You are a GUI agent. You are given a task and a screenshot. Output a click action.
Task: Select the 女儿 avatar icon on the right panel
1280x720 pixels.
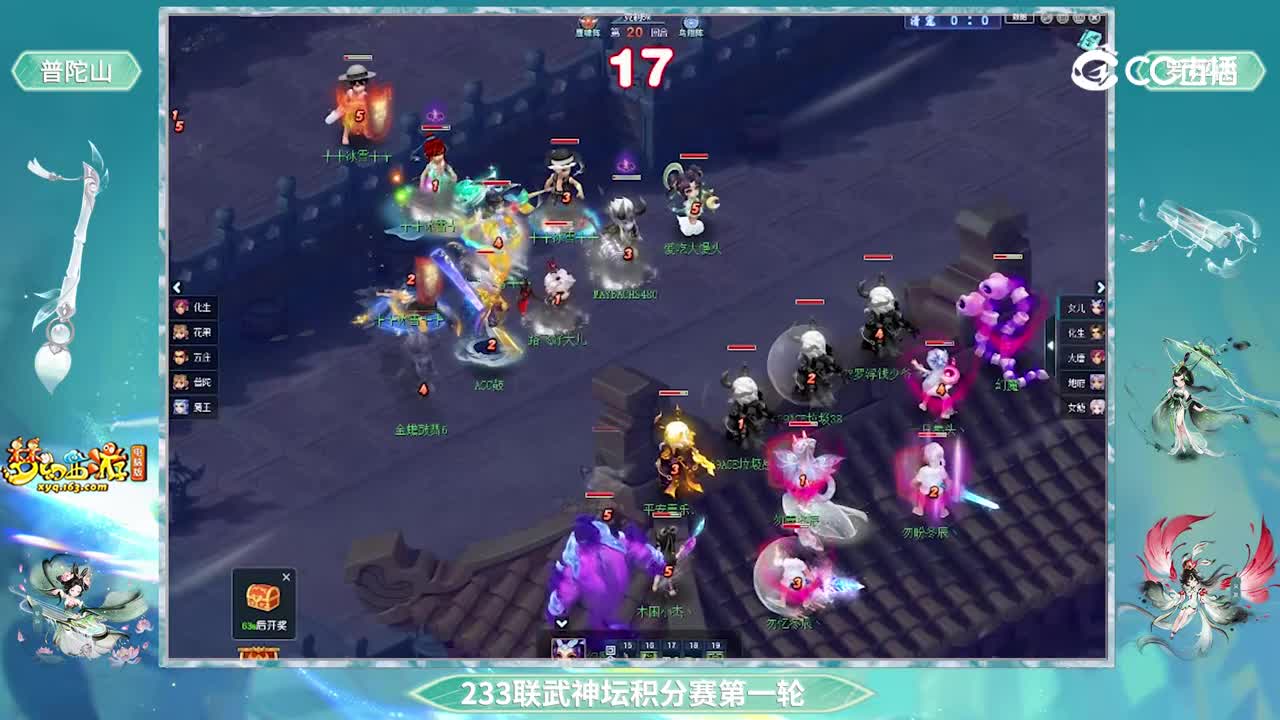1084,308
